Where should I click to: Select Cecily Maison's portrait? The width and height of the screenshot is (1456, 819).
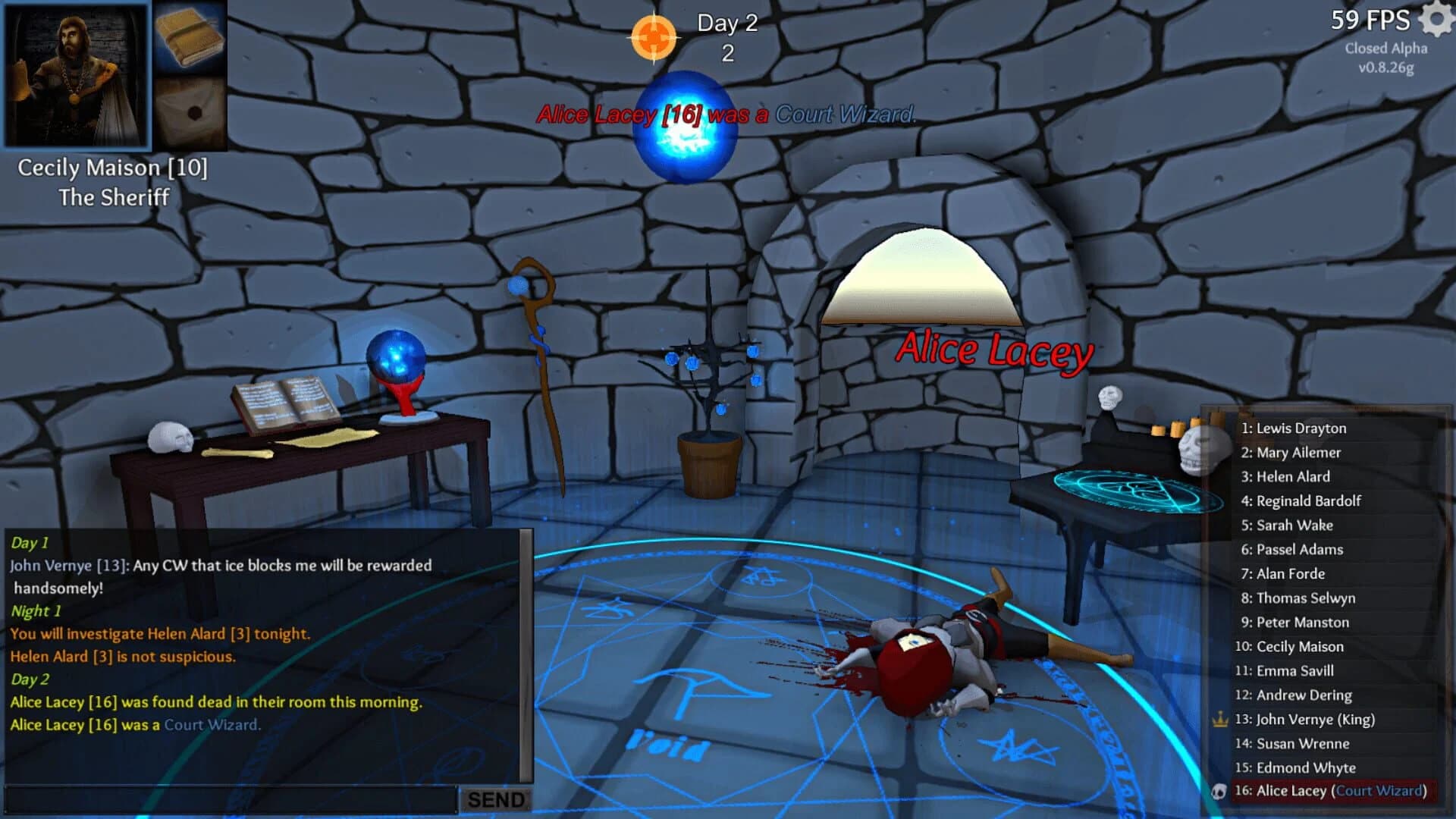76,76
